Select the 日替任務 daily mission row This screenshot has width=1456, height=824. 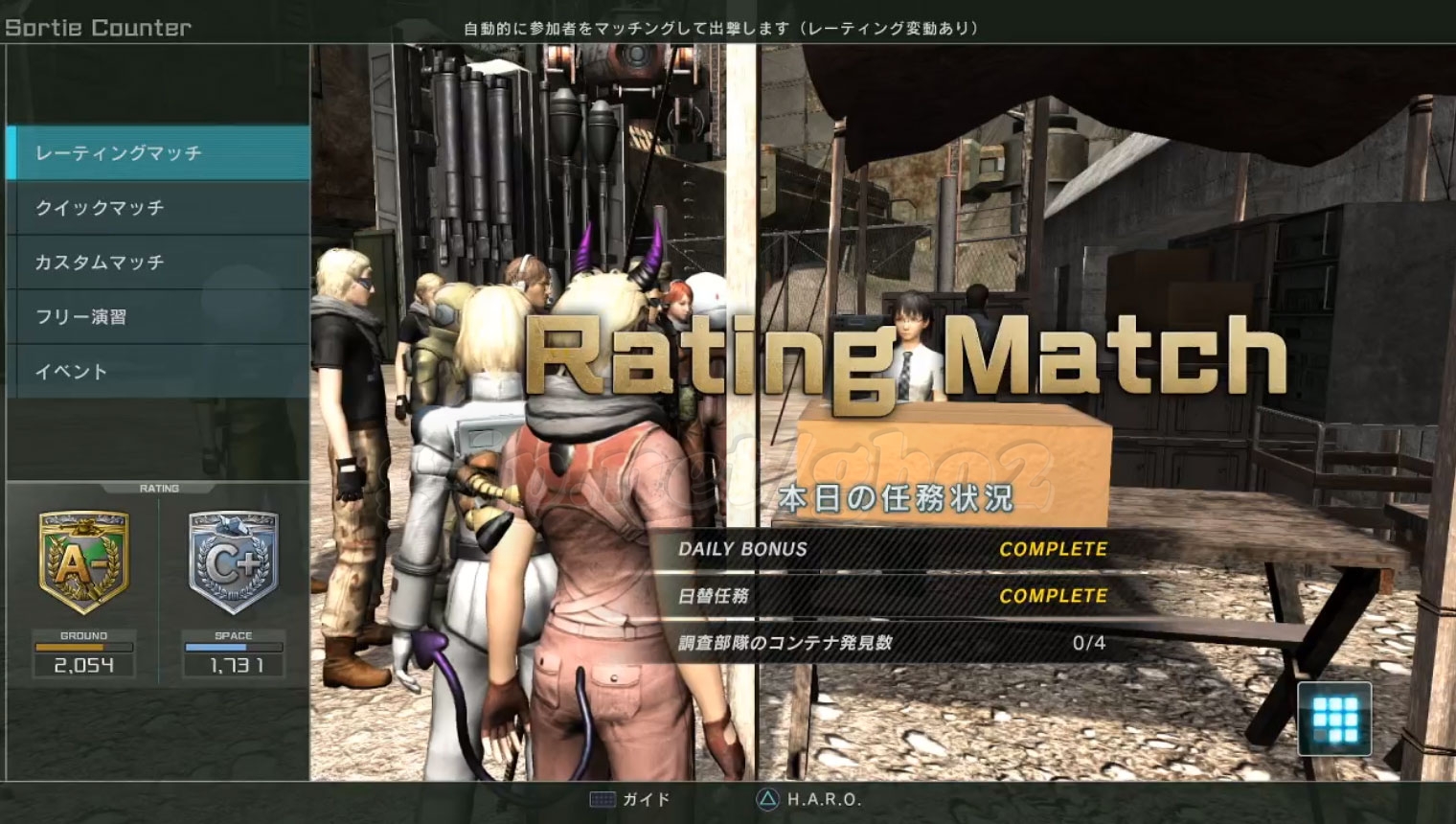click(891, 596)
